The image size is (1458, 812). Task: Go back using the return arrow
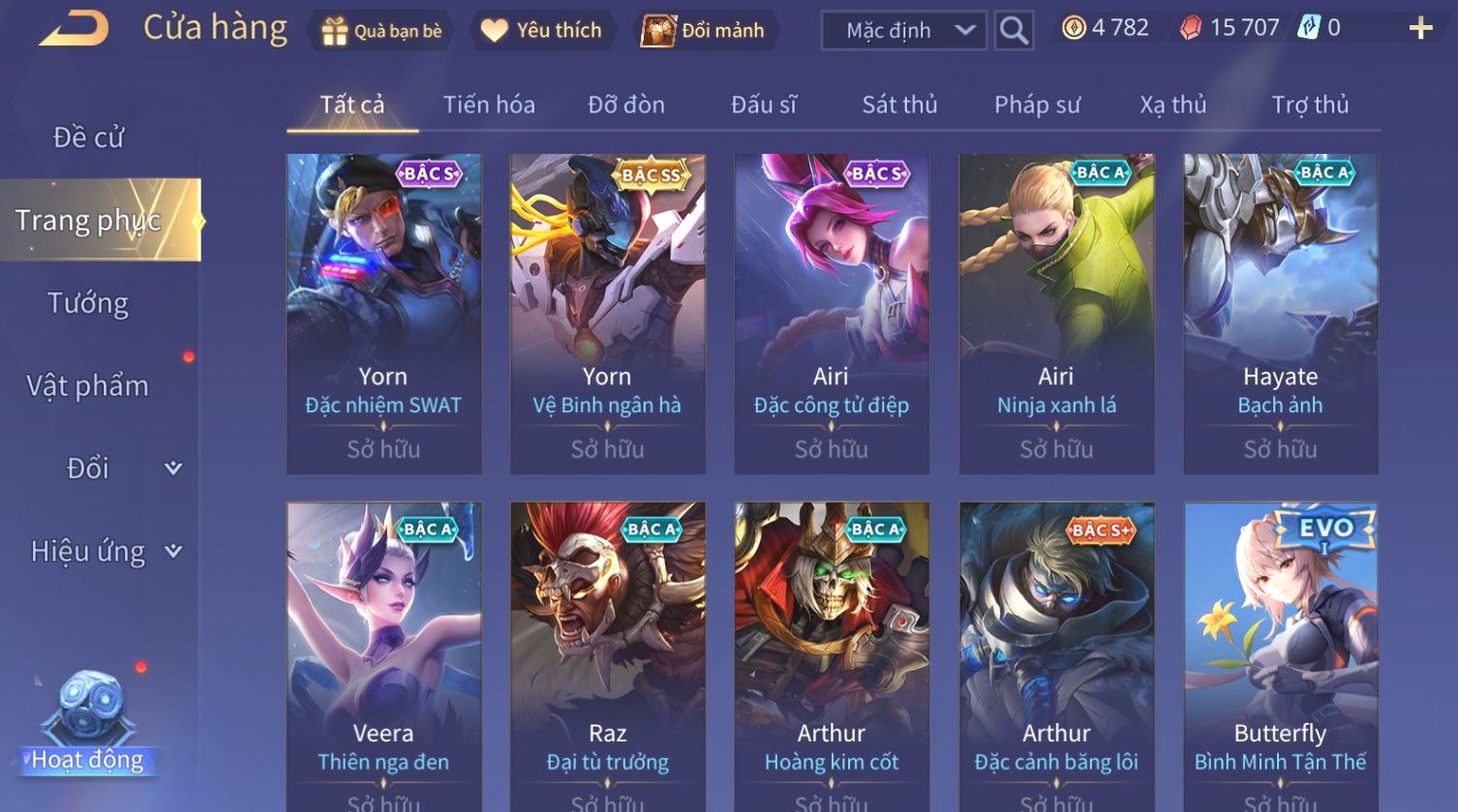tap(75, 29)
